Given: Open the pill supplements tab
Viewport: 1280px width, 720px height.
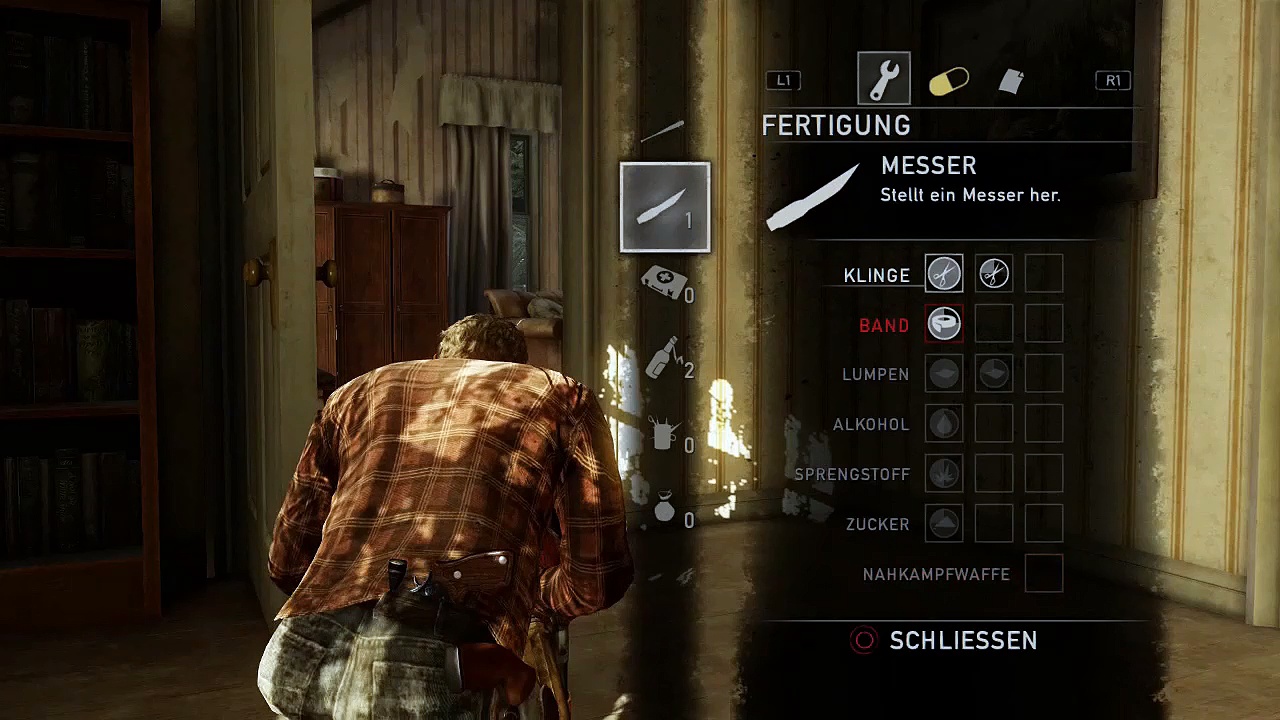Looking at the screenshot, I should [x=948, y=81].
